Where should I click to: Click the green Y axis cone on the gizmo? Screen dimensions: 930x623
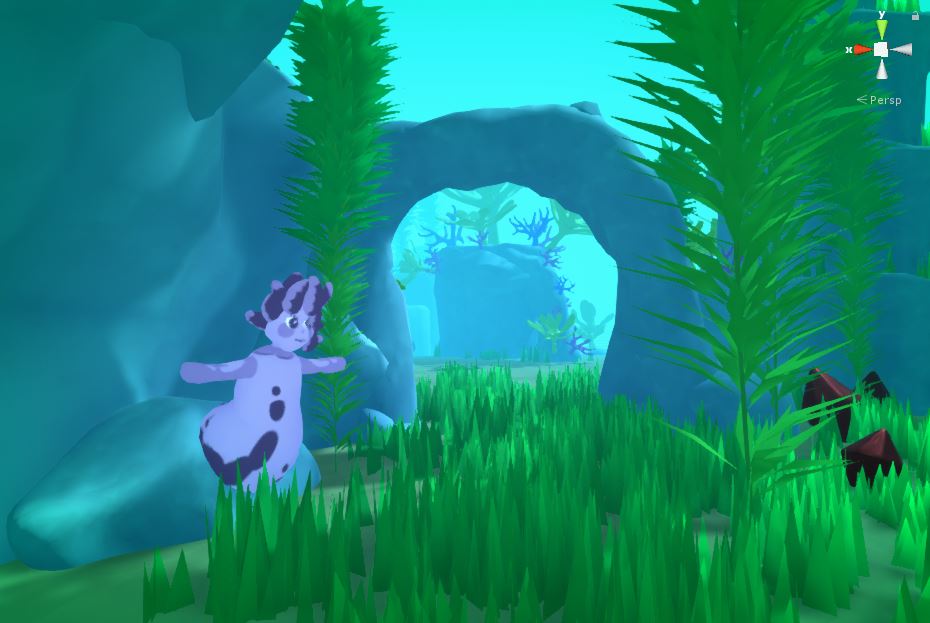[881, 29]
